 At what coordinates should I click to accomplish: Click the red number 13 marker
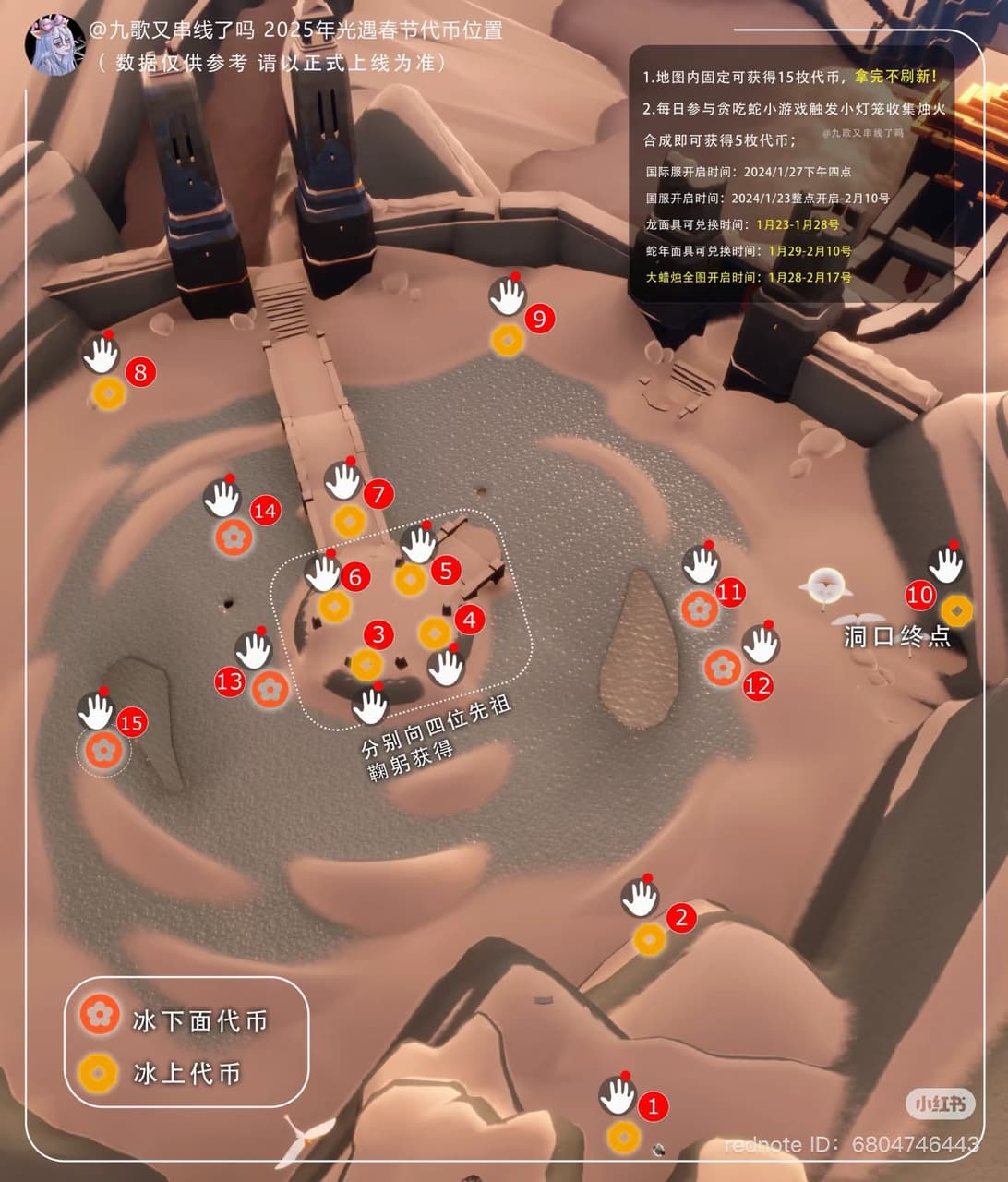229,682
